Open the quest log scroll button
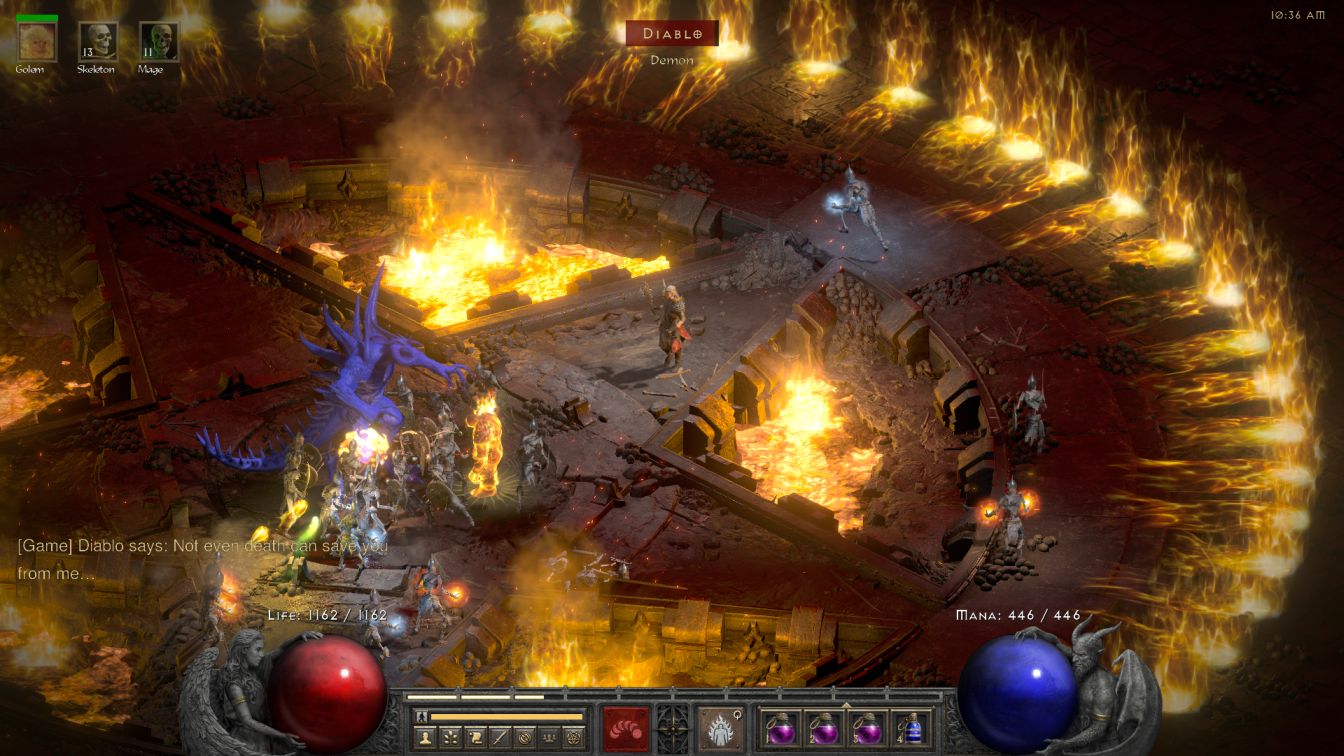Viewport: 1344px width, 756px height. pyautogui.click(x=475, y=737)
